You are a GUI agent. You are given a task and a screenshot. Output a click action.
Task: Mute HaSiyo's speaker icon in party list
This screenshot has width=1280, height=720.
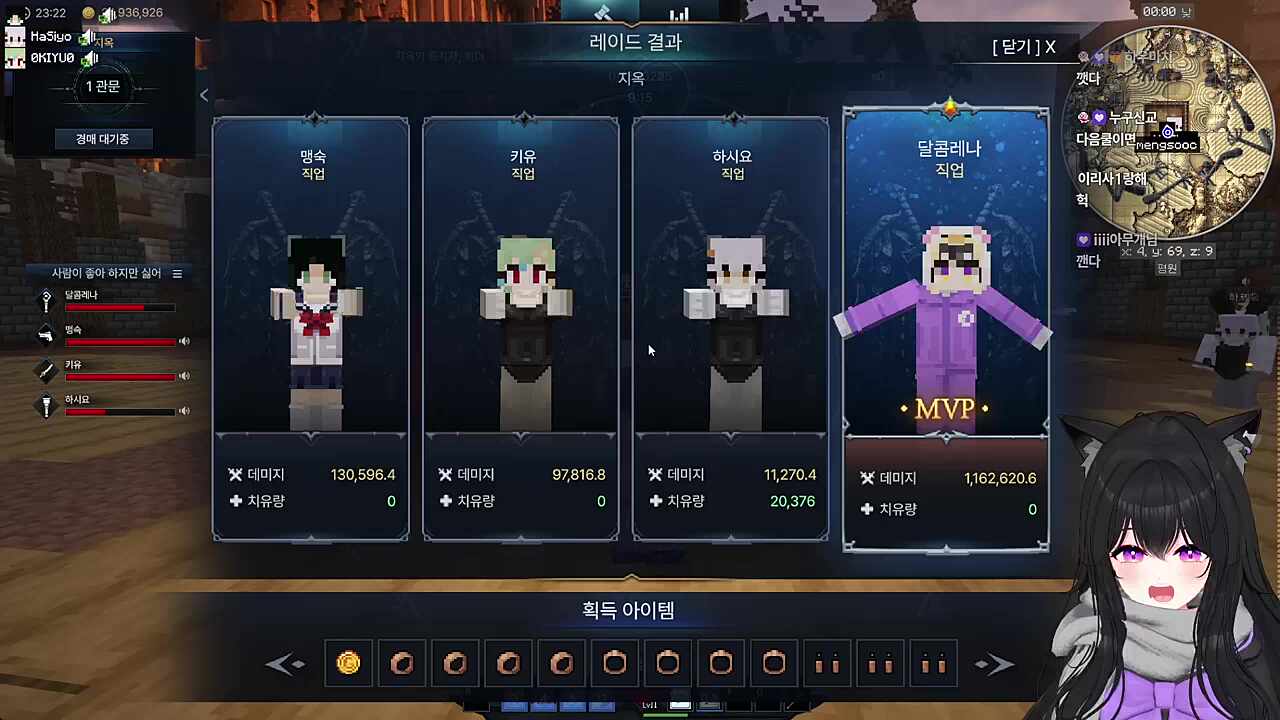point(87,38)
